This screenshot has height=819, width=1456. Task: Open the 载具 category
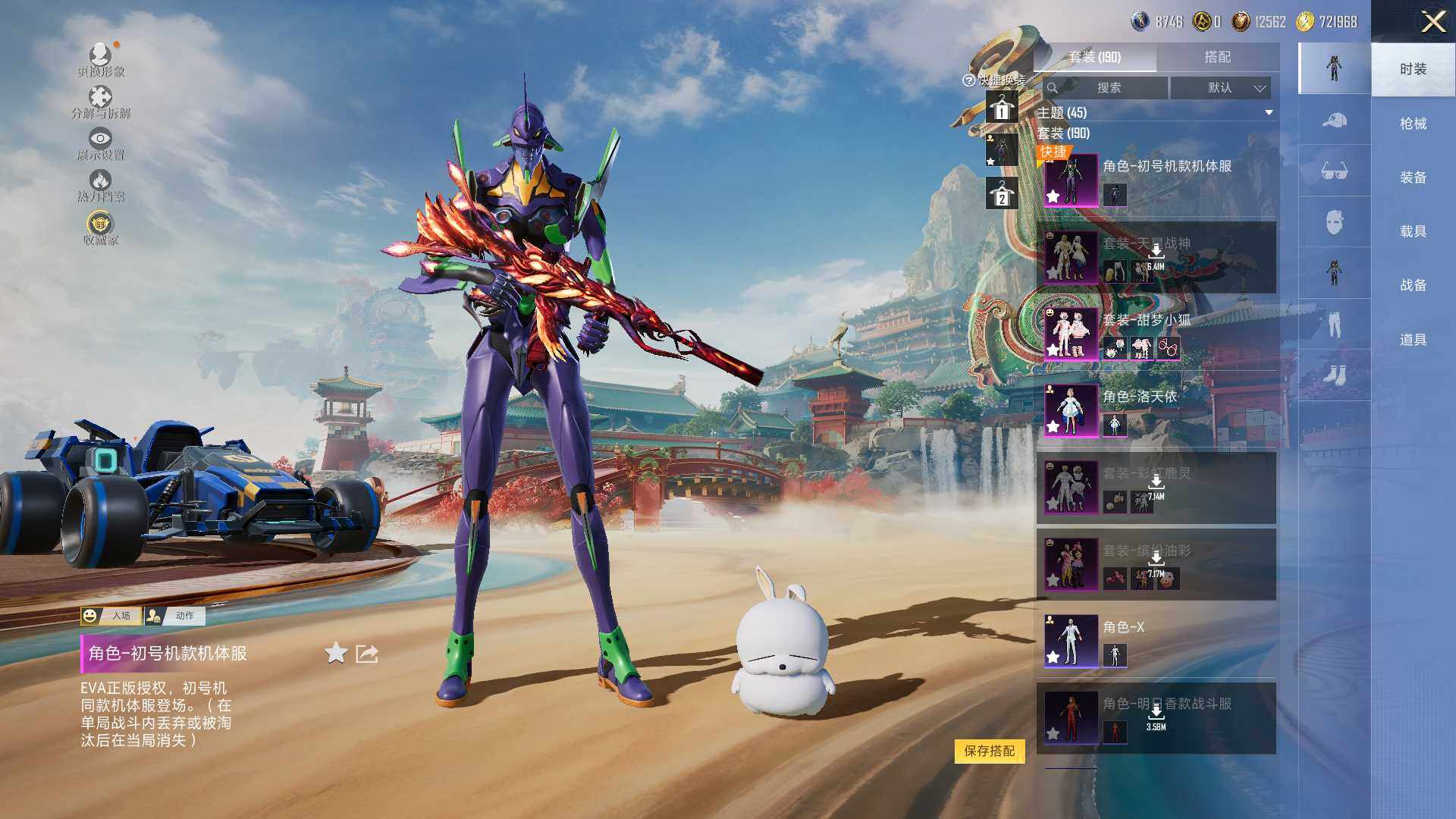pos(1413,231)
